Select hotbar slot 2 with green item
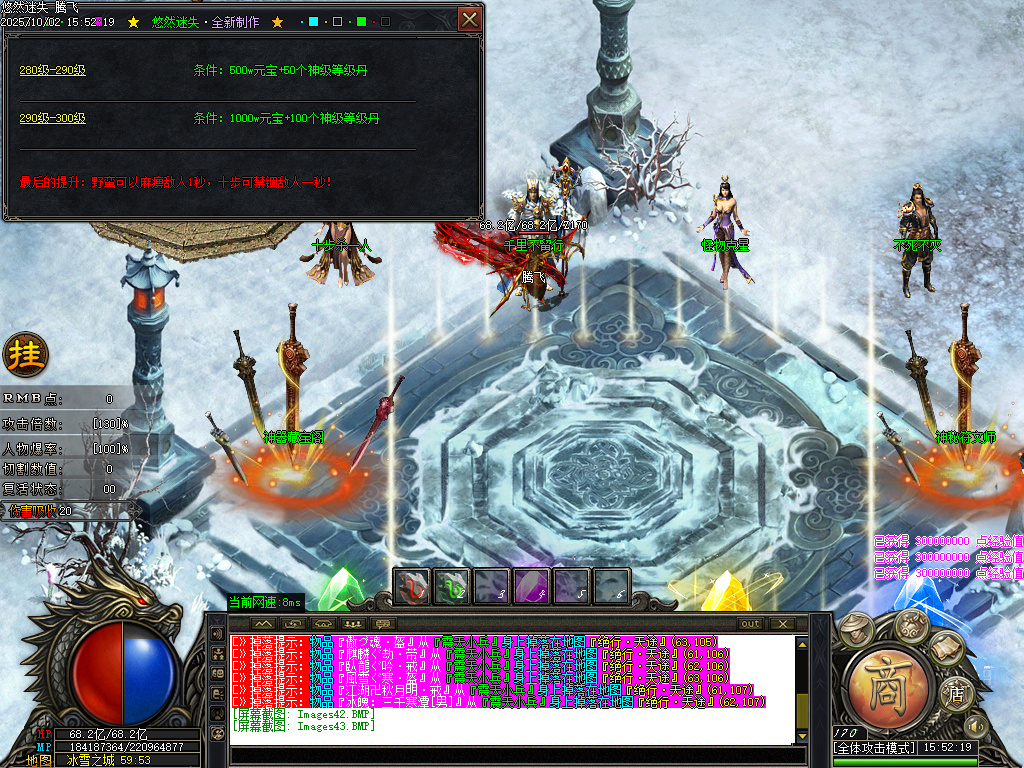1024x768 pixels. coord(452,585)
